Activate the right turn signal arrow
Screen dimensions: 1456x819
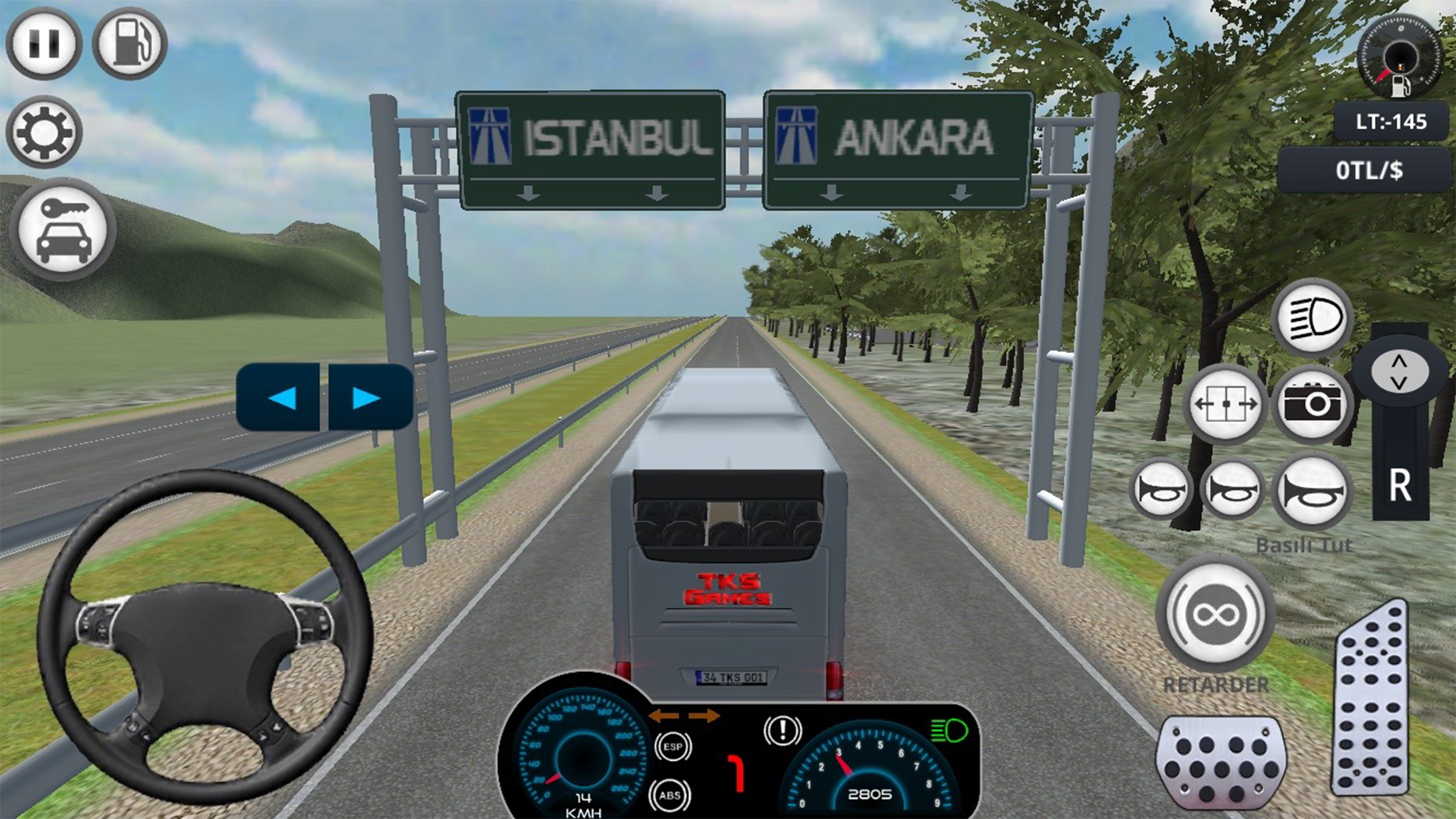[369, 398]
